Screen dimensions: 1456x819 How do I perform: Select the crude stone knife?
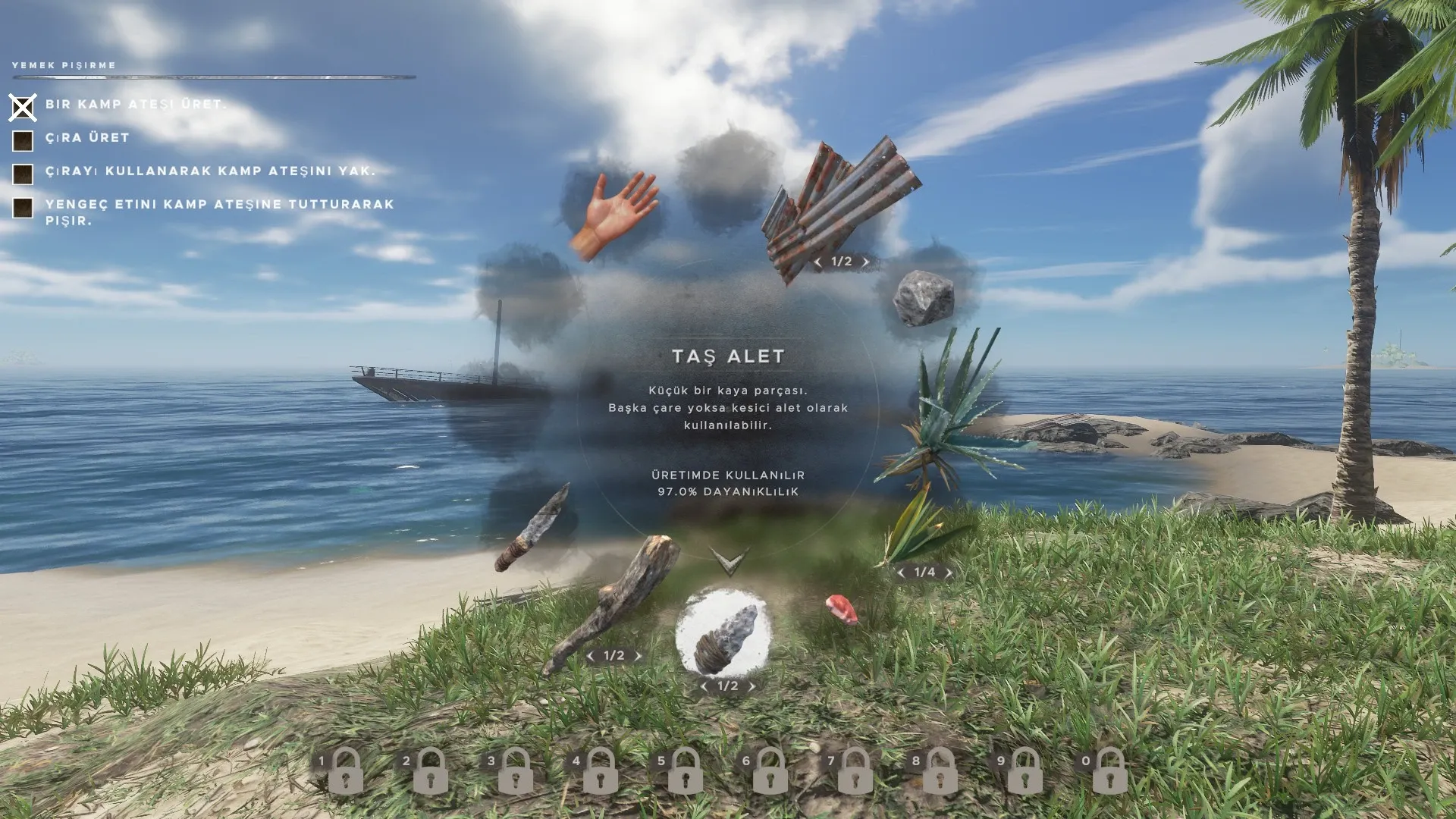coord(533,527)
